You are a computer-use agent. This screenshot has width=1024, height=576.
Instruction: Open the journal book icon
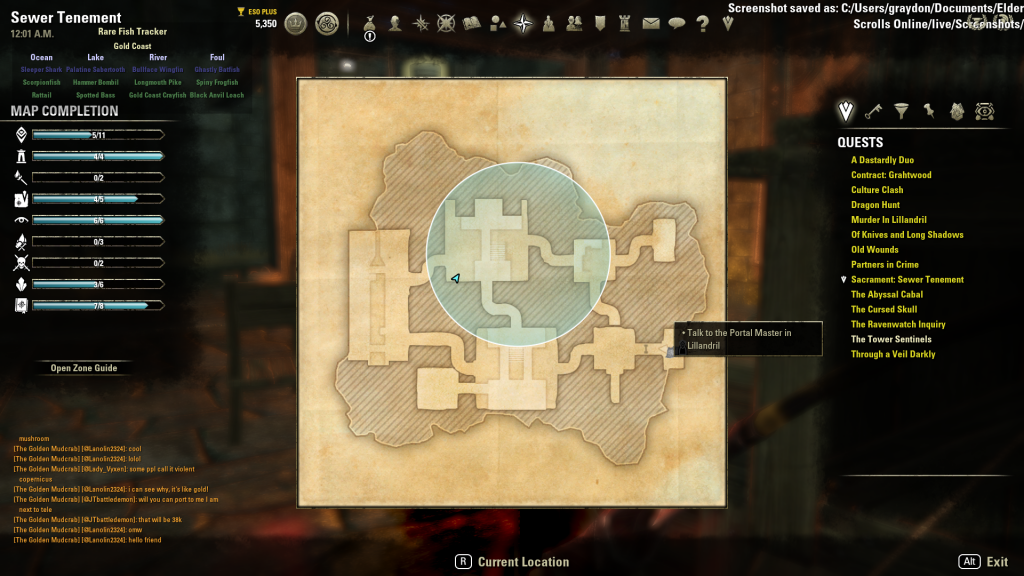(x=472, y=23)
